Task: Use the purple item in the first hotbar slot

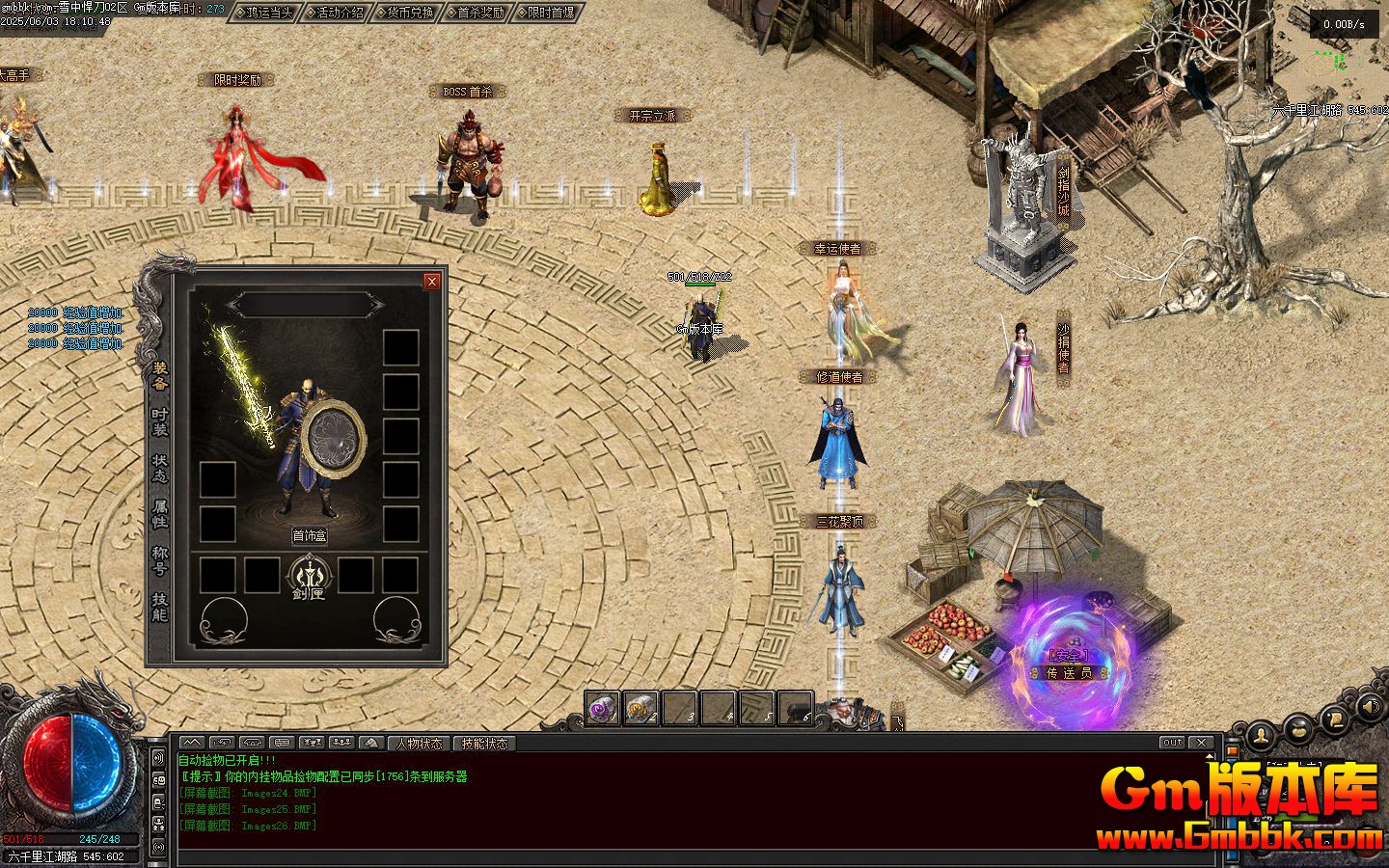Action: [x=603, y=709]
